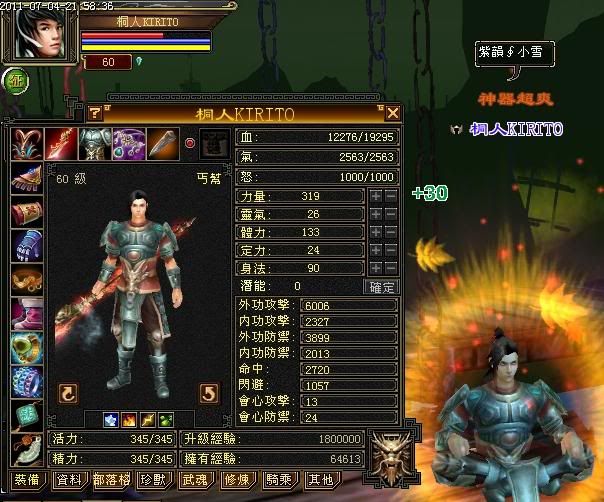This screenshot has width=604, height=502.
Task: Rotate character model with left arrow button
Action: tap(68, 392)
